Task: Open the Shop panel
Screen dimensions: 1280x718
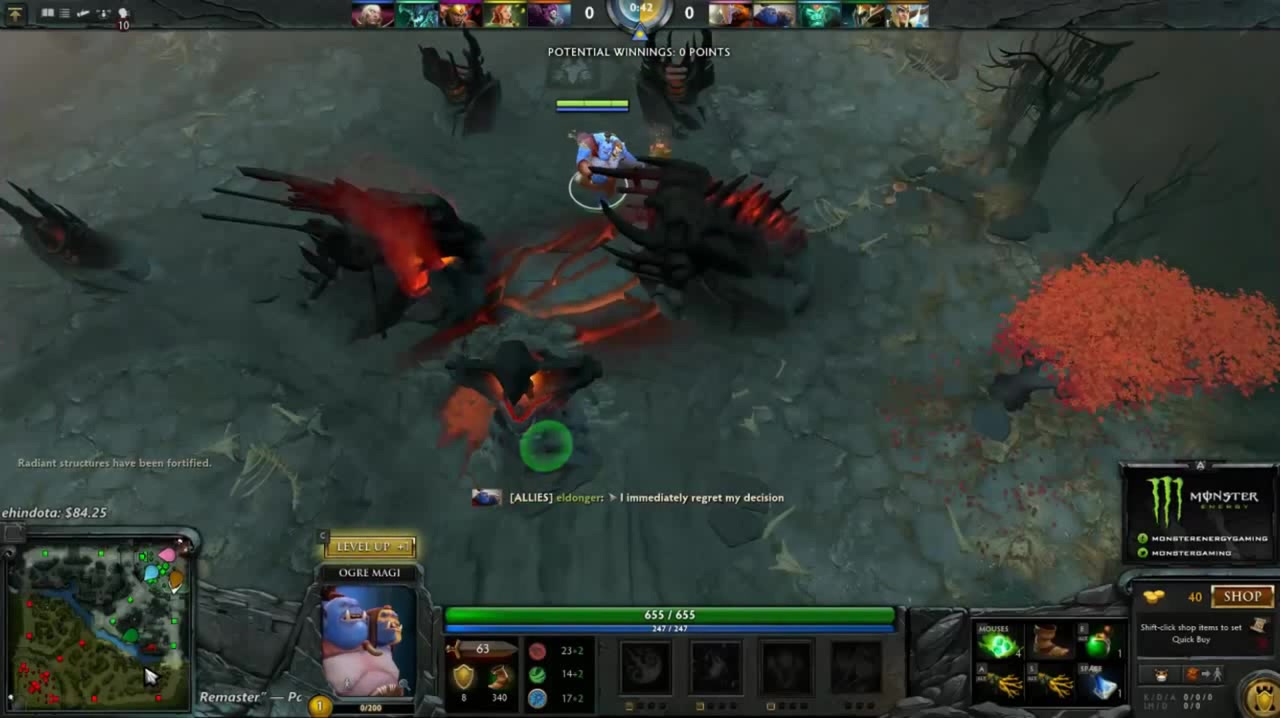Action: [1242, 597]
